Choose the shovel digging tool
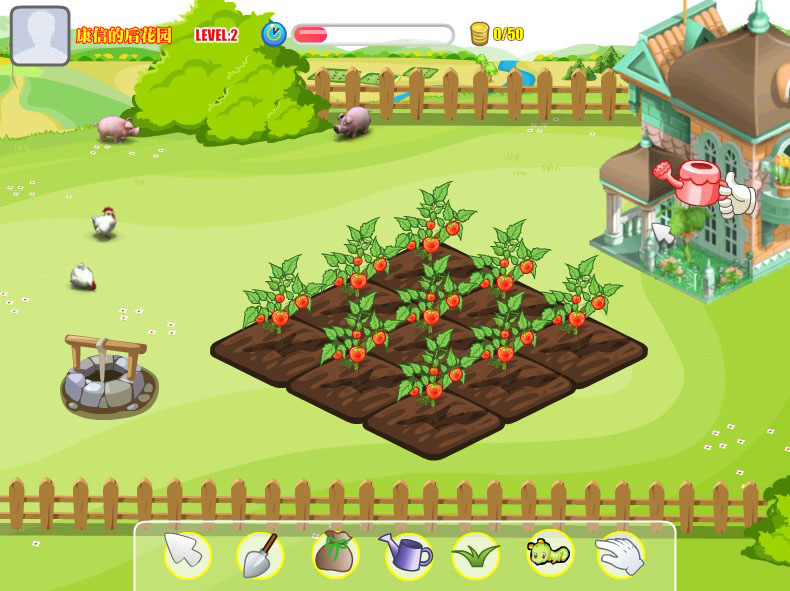The height and width of the screenshot is (591, 790). point(260,554)
